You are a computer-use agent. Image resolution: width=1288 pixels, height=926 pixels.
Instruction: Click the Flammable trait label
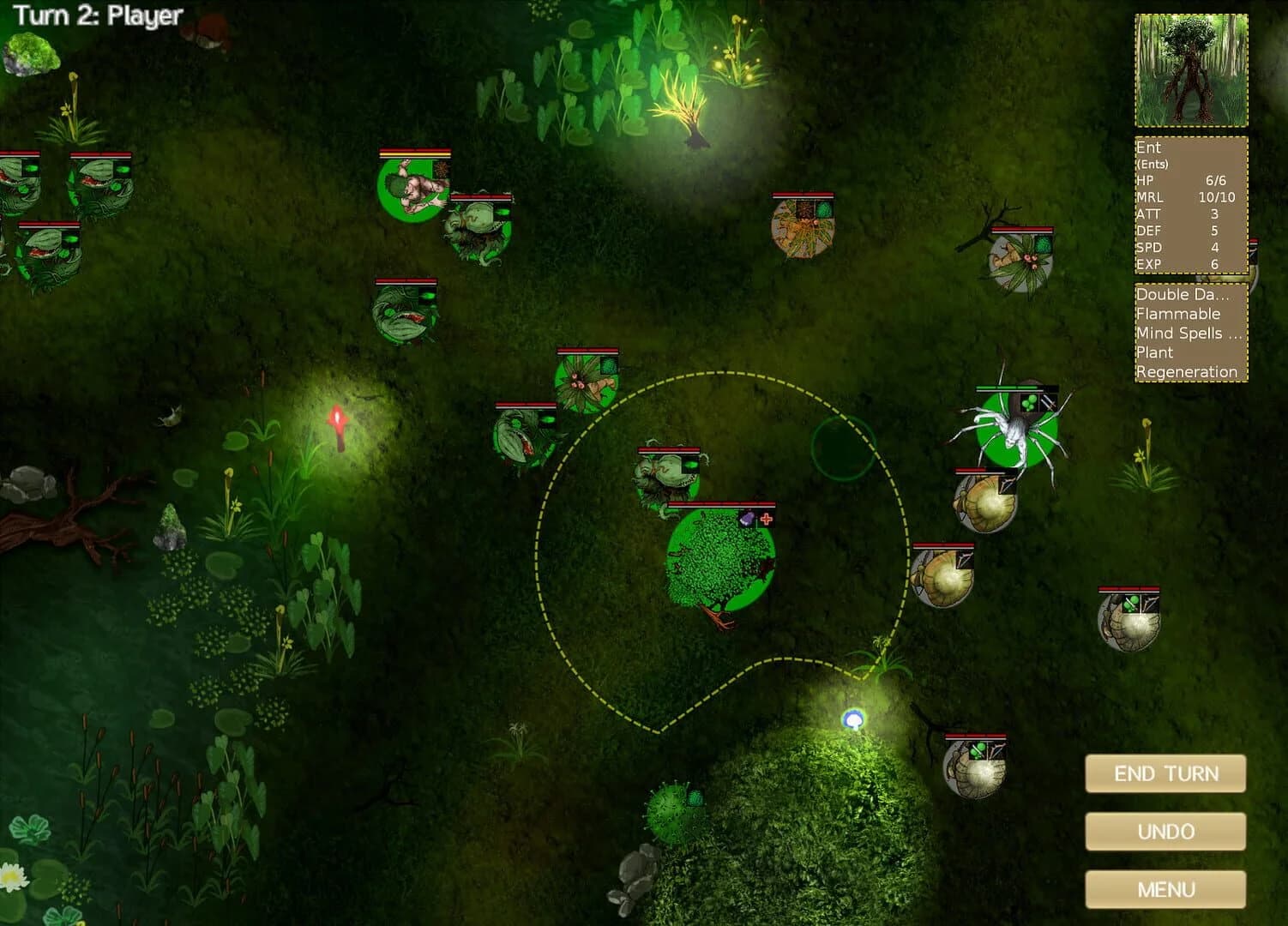pos(1178,314)
